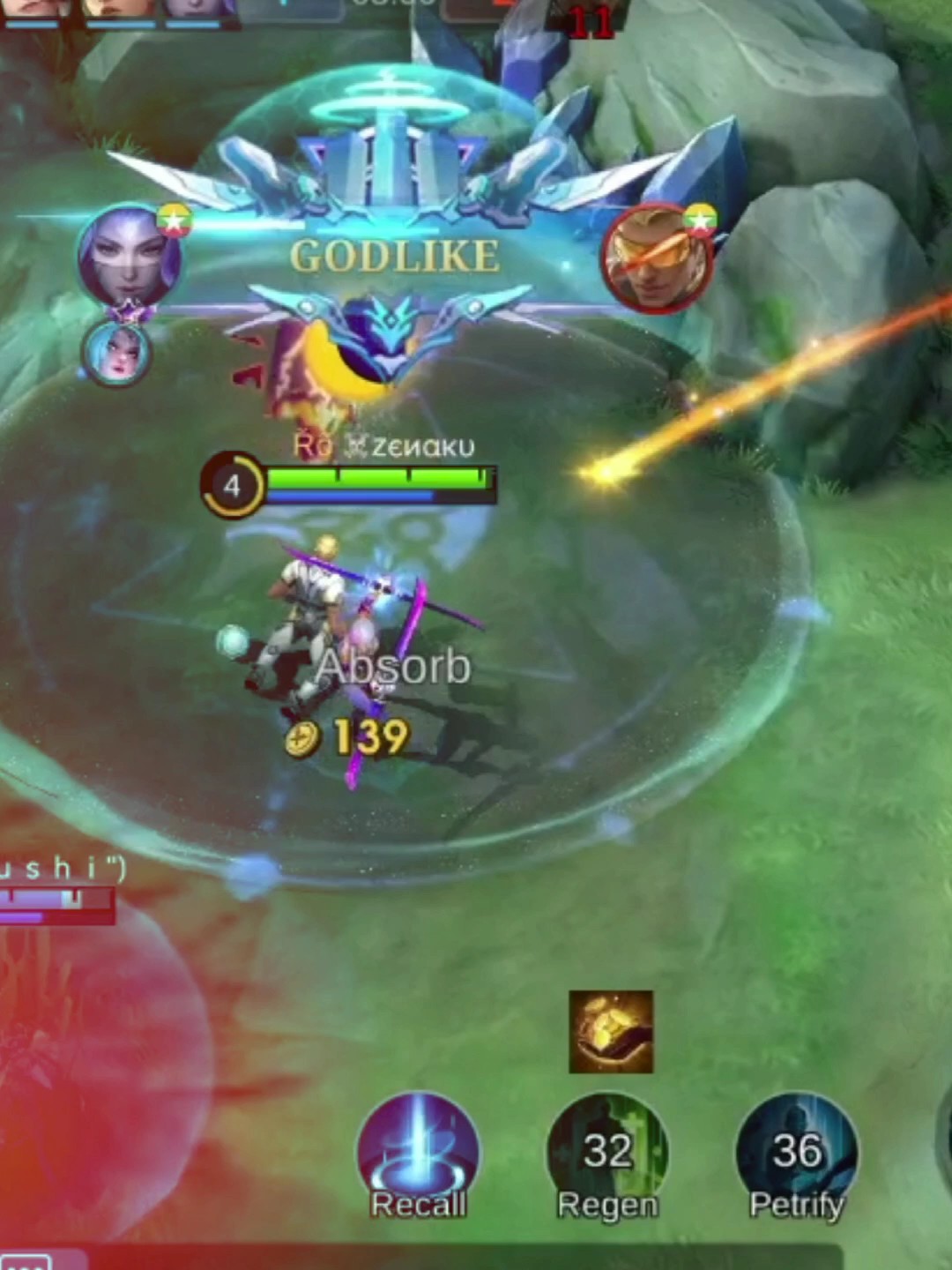Tap the gold item icon above Regen
Image resolution: width=952 pixels, height=1270 pixels.
[611, 1032]
